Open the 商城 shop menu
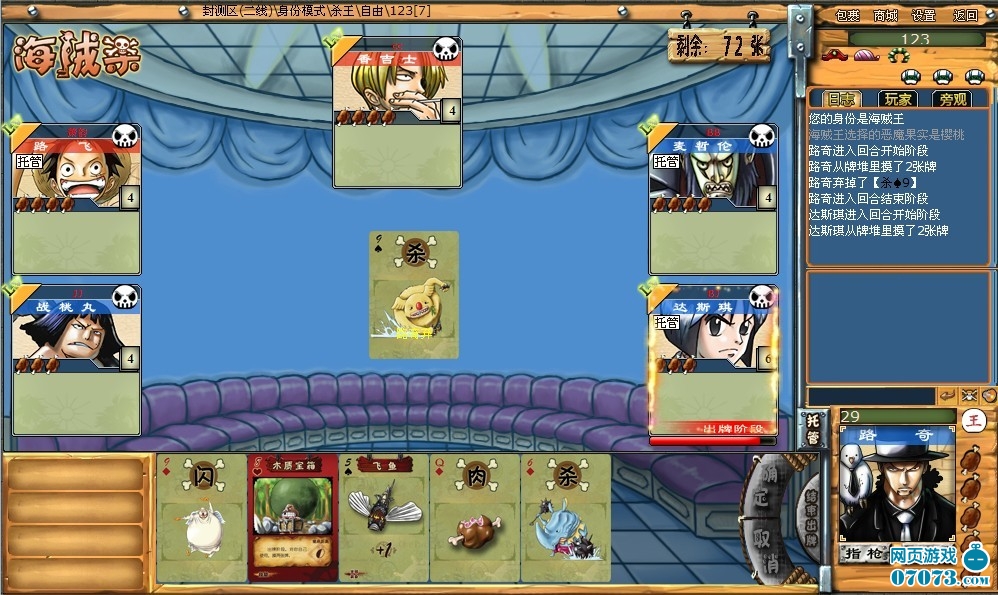The height and width of the screenshot is (595, 998). (886, 15)
